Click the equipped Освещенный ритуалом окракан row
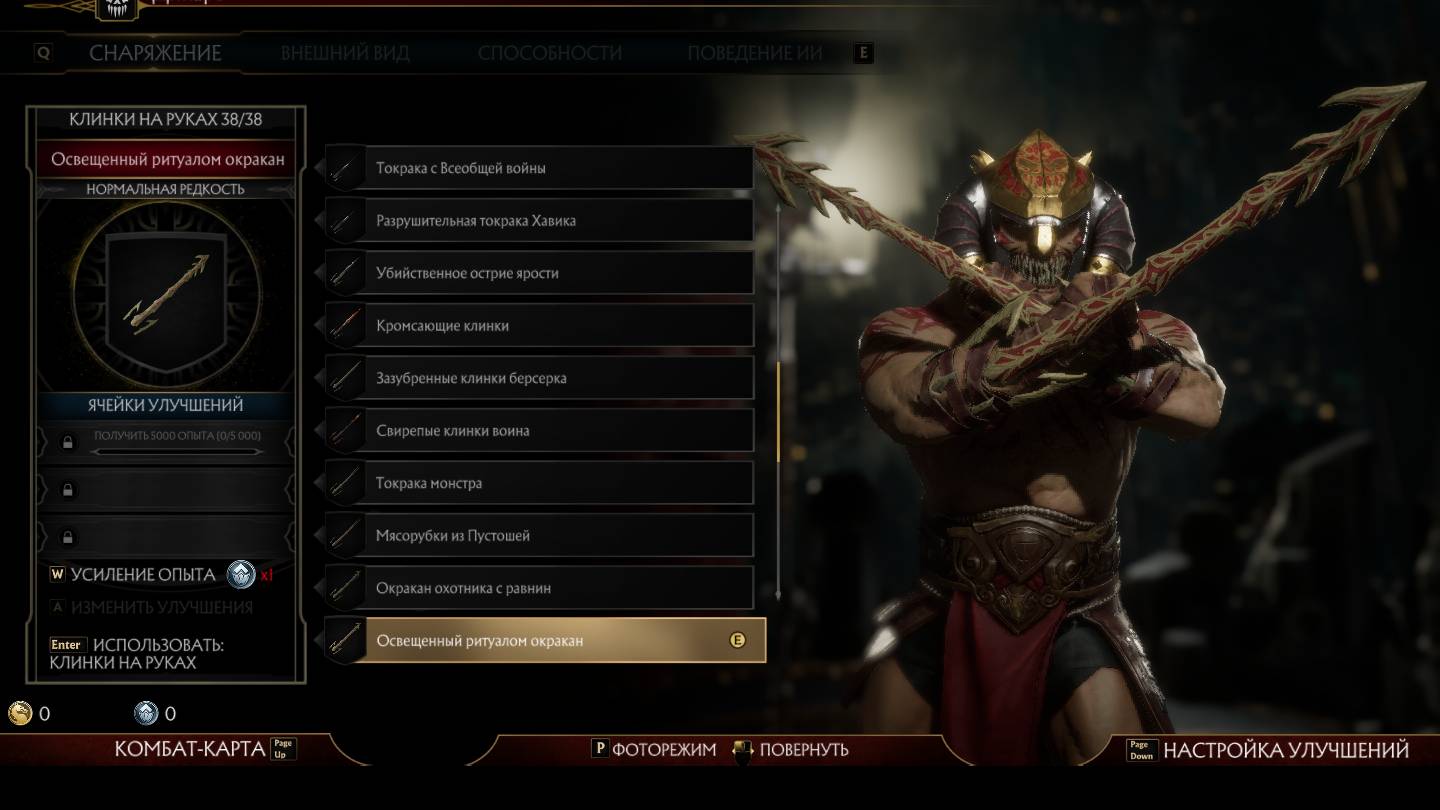 [545, 640]
